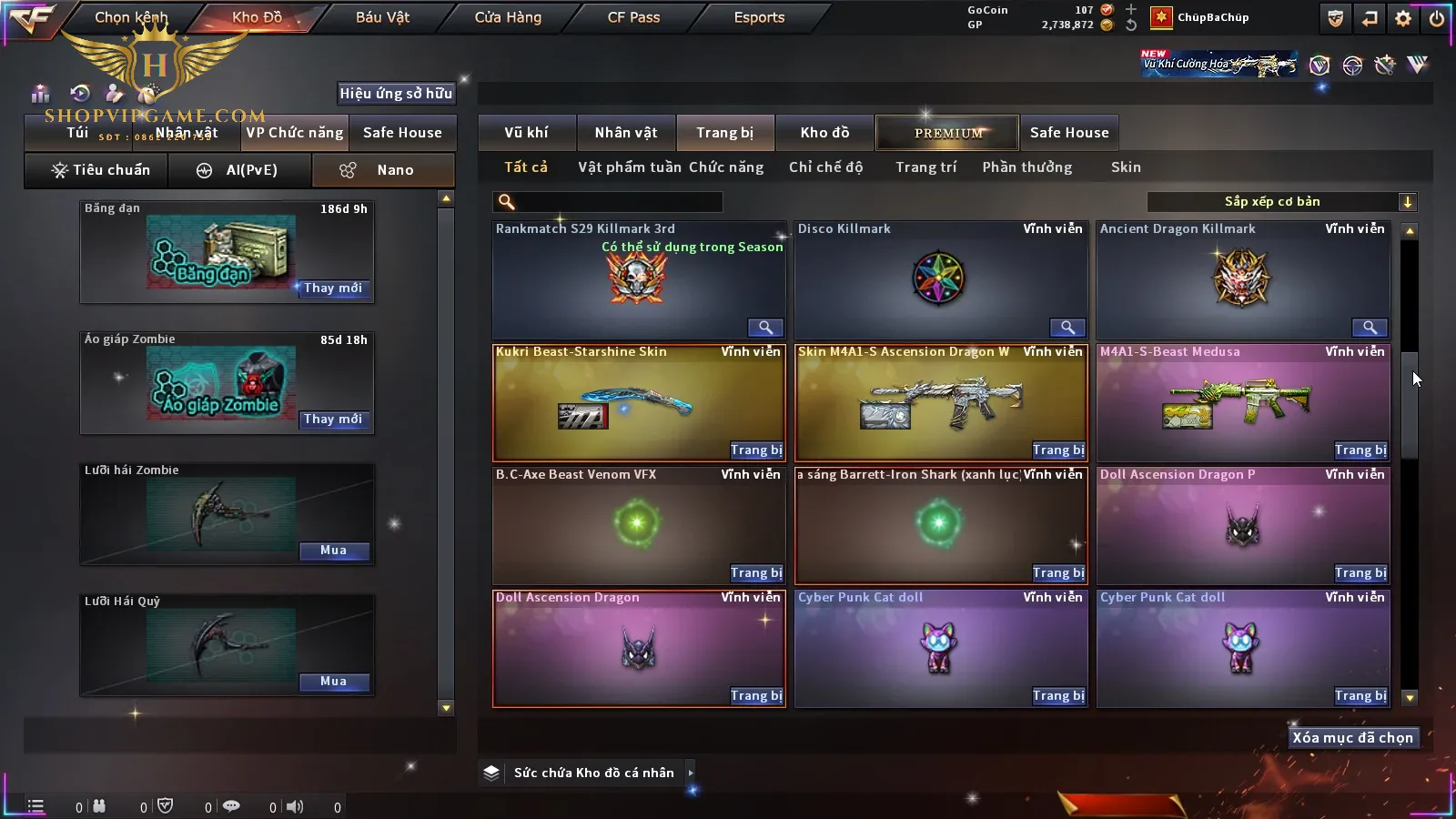Inspect the Disco Killmark with magnifier

1067,328
